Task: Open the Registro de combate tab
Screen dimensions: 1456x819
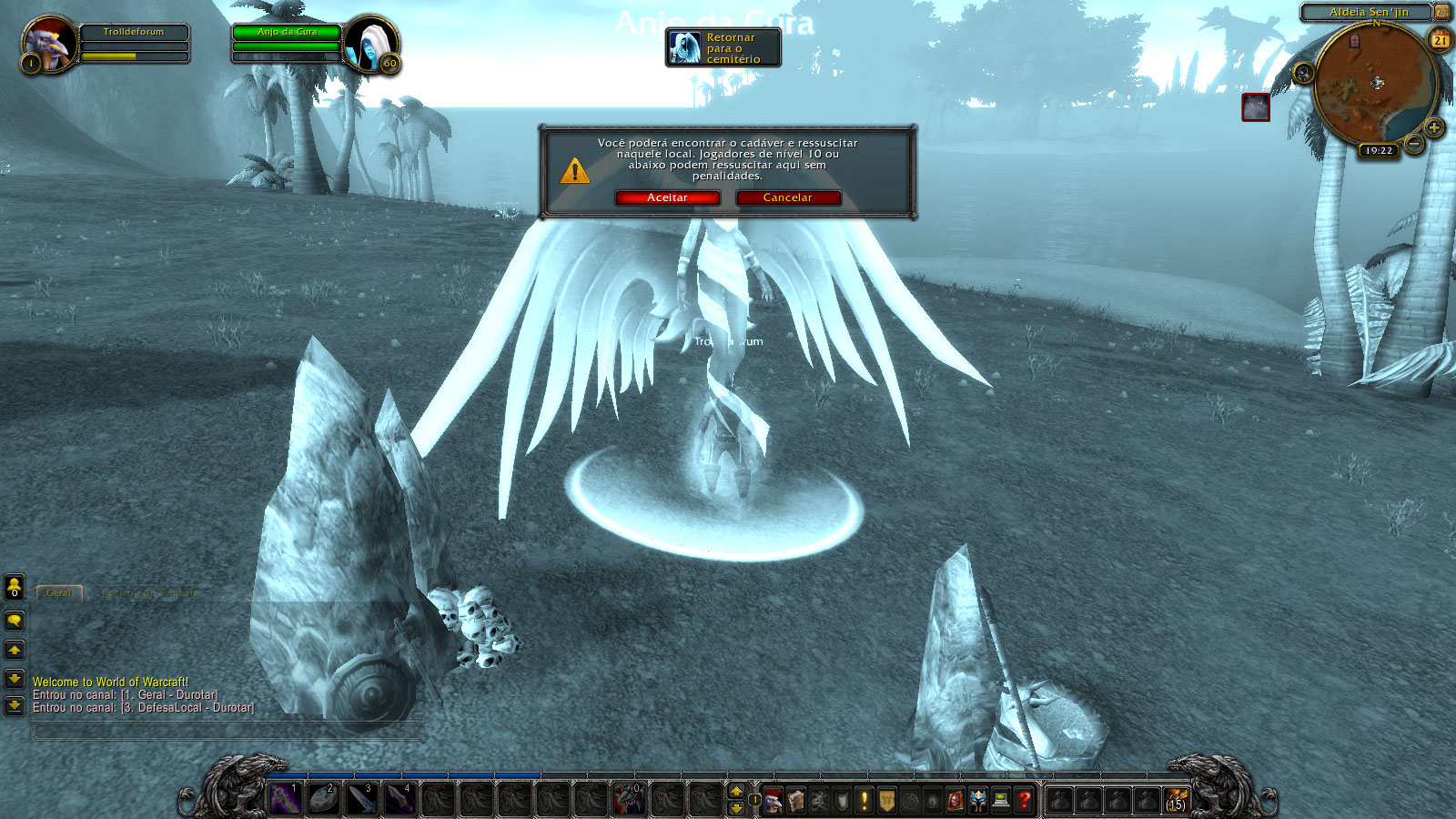Action: [150, 593]
